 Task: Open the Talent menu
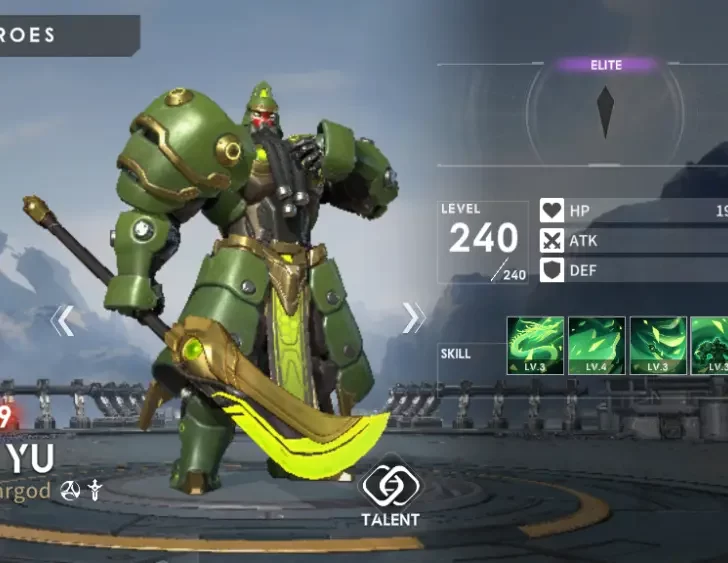click(x=390, y=493)
